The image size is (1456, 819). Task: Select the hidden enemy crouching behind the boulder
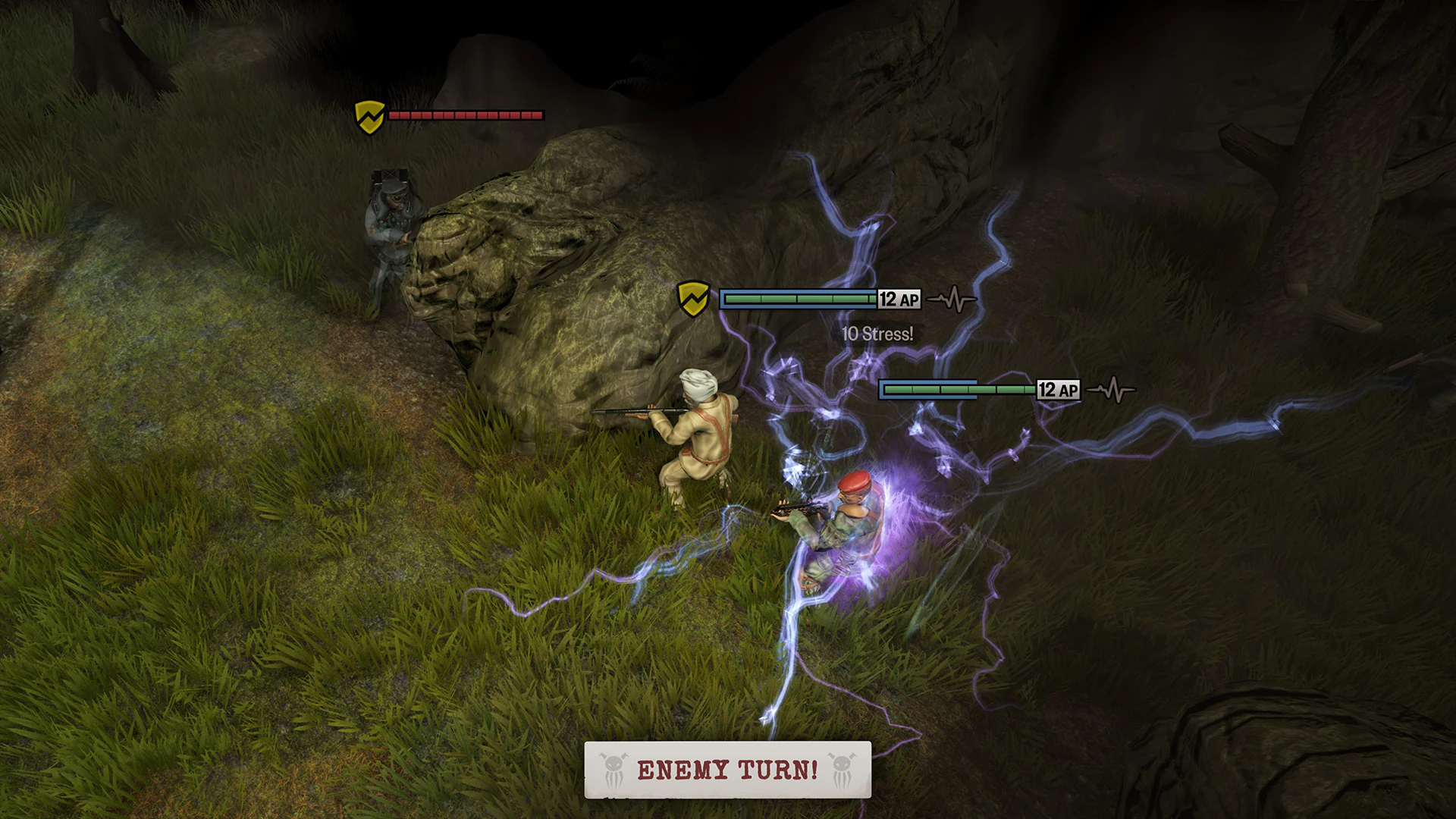tap(391, 227)
